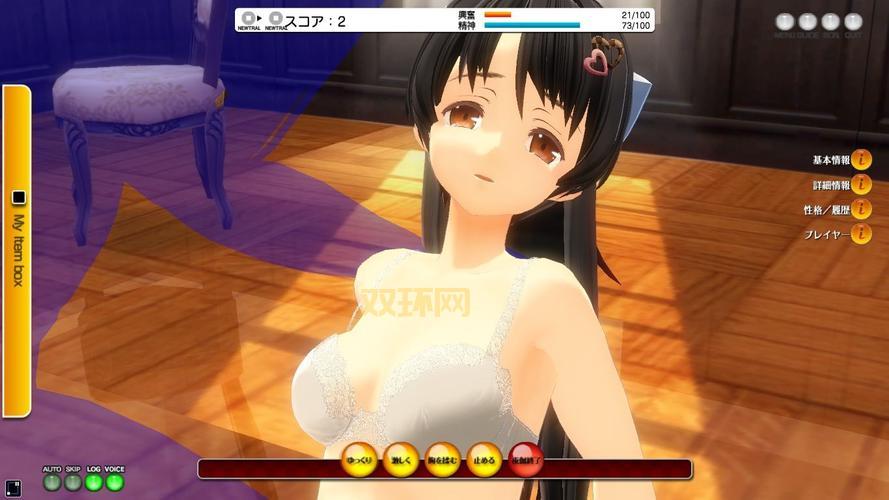
Task: Open the 基本情報 info button
Action: point(860,160)
